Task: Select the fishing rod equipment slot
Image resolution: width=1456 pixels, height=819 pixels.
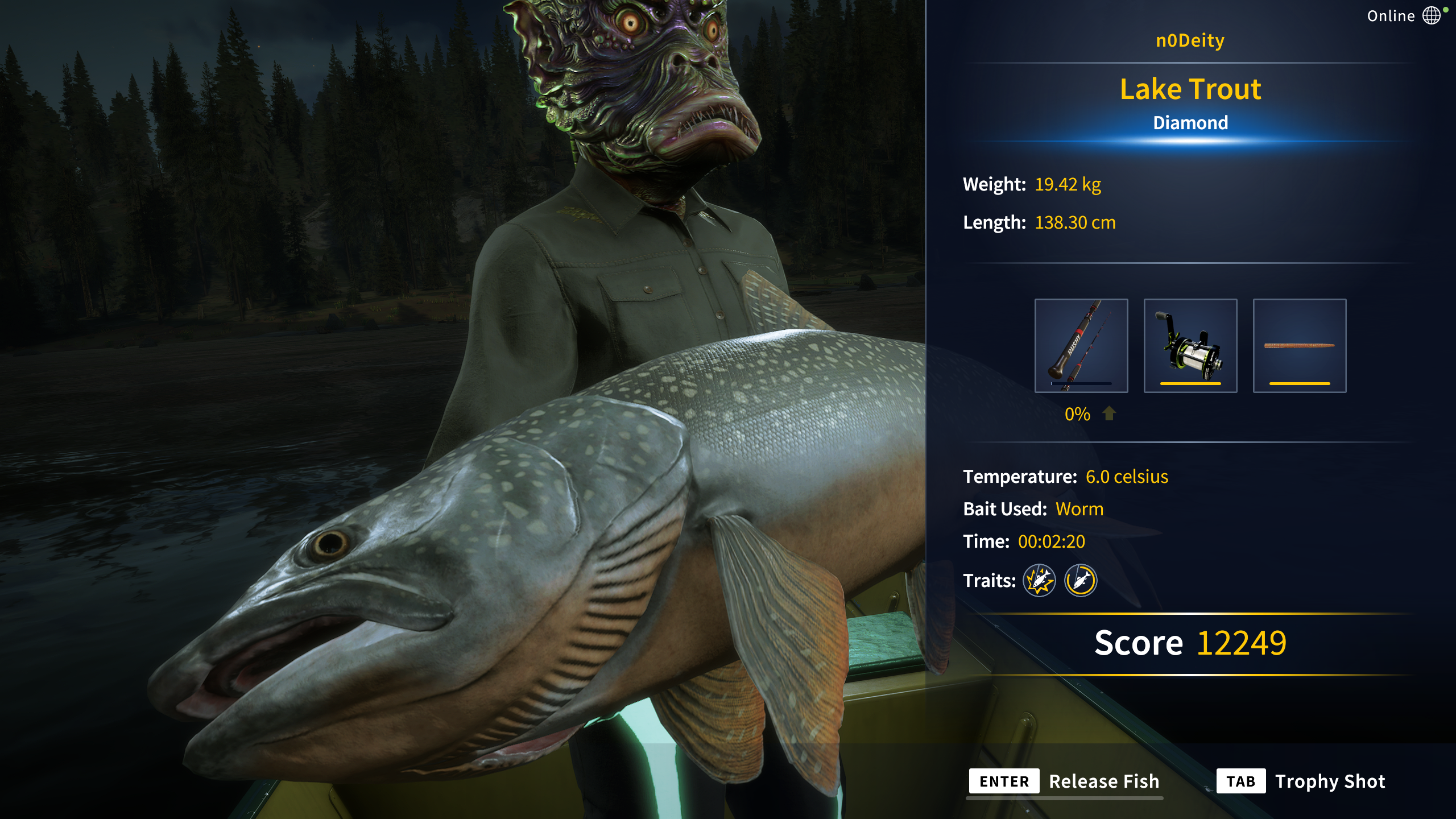Action: [1081, 345]
